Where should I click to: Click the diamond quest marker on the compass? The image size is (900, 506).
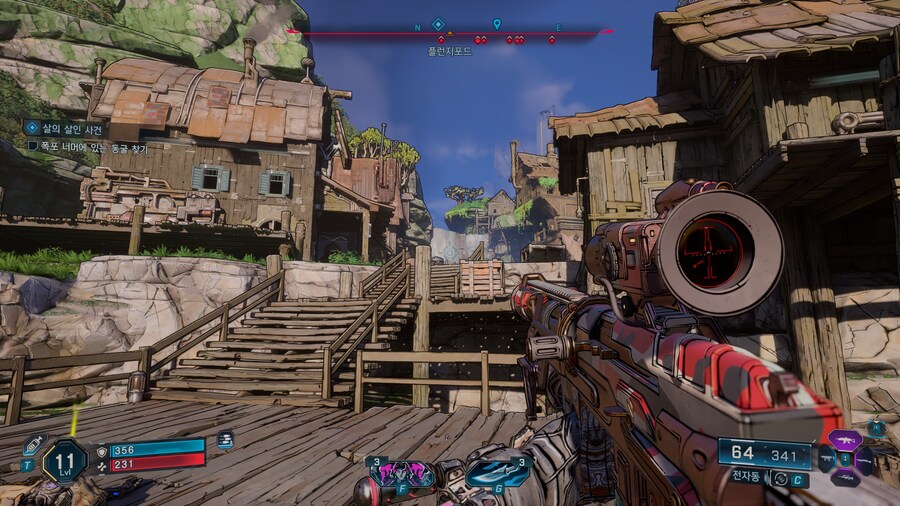(438, 24)
